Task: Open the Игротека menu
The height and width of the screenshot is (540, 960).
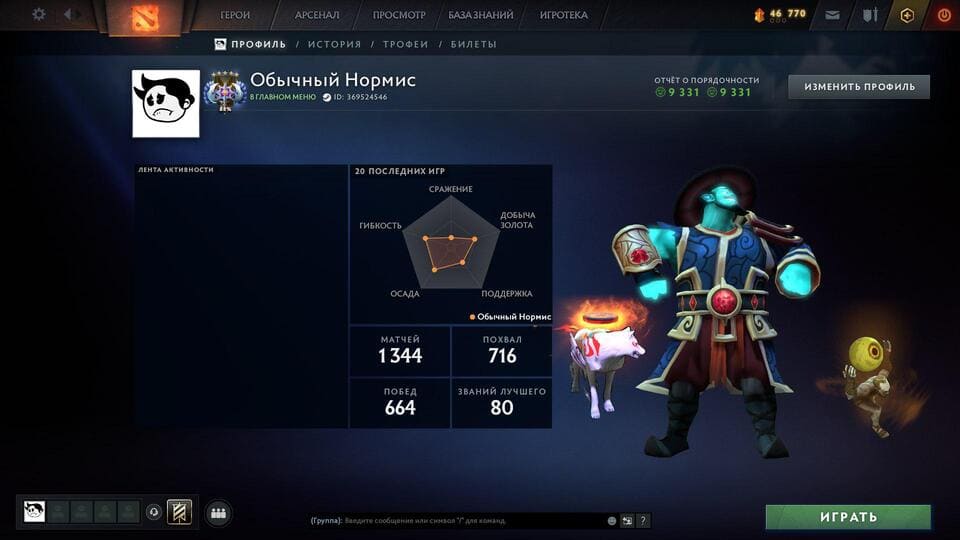Action: coord(564,15)
